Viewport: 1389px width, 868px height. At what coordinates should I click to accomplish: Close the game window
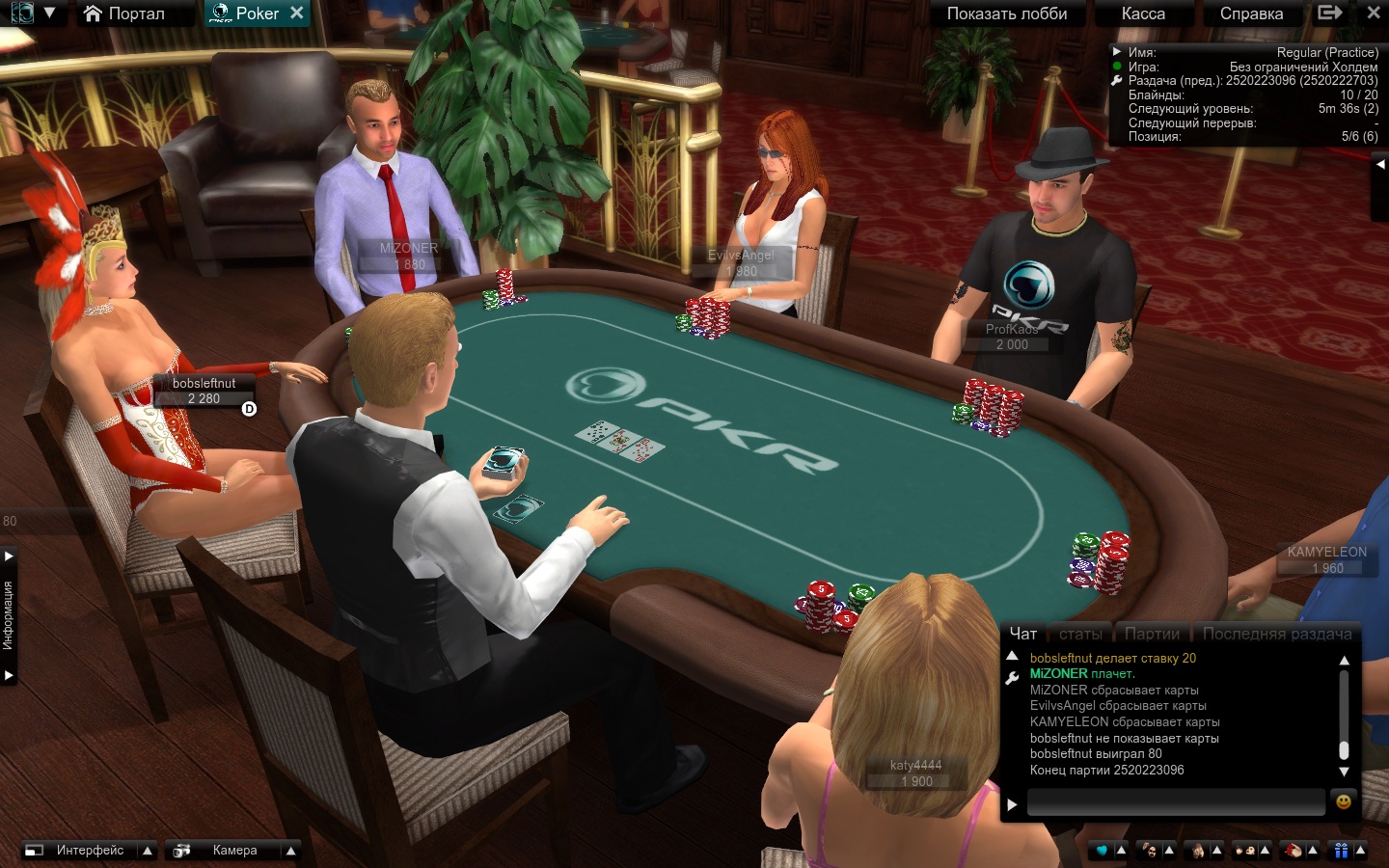click(x=1374, y=13)
